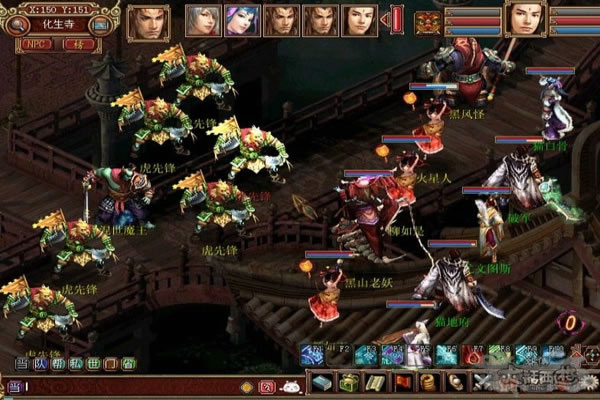The image size is (600, 400).
Task: Select the player character portrait beside the map name
Action: pos(148,22)
